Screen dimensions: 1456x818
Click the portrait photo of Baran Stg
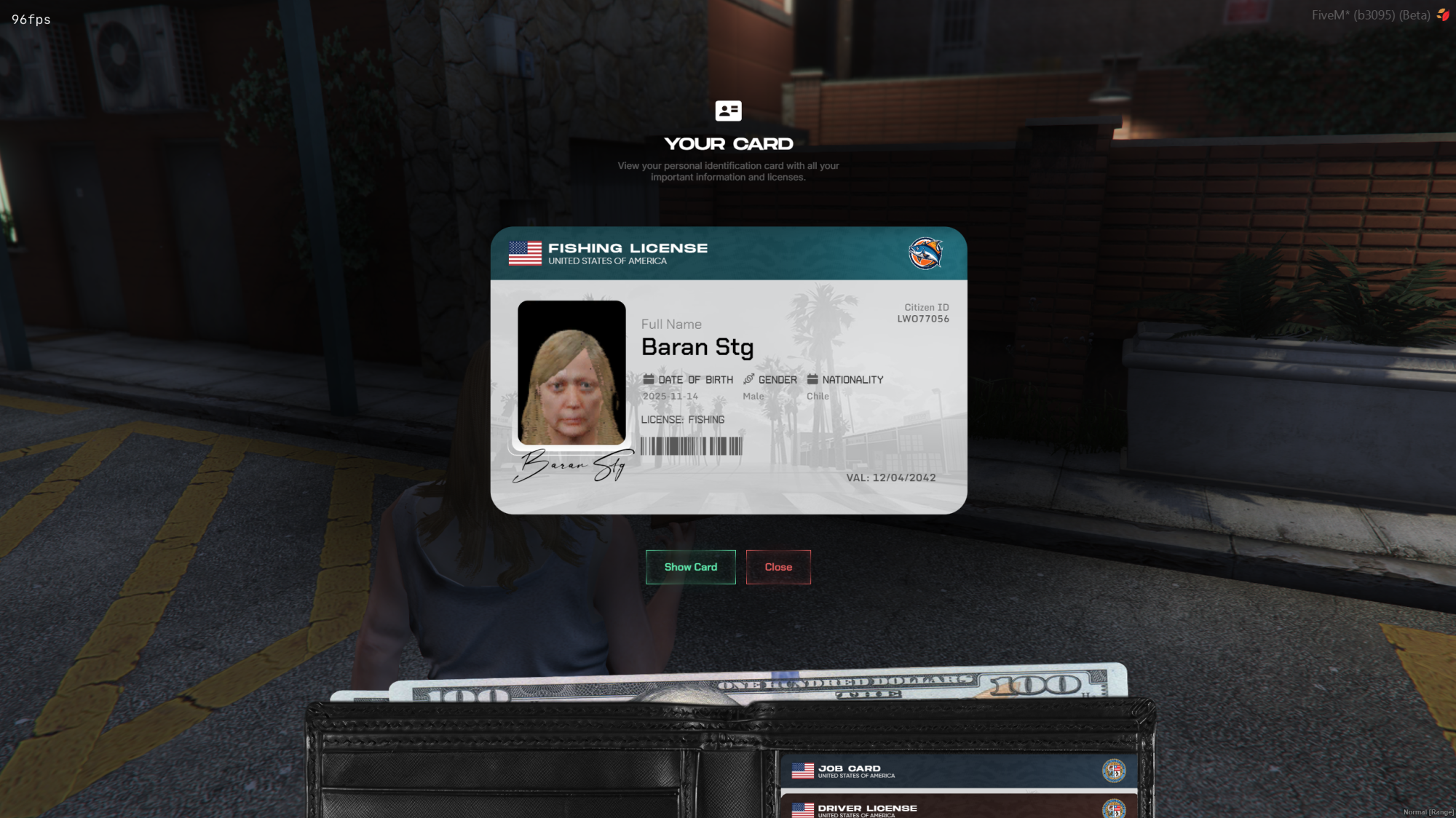click(x=572, y=373)
